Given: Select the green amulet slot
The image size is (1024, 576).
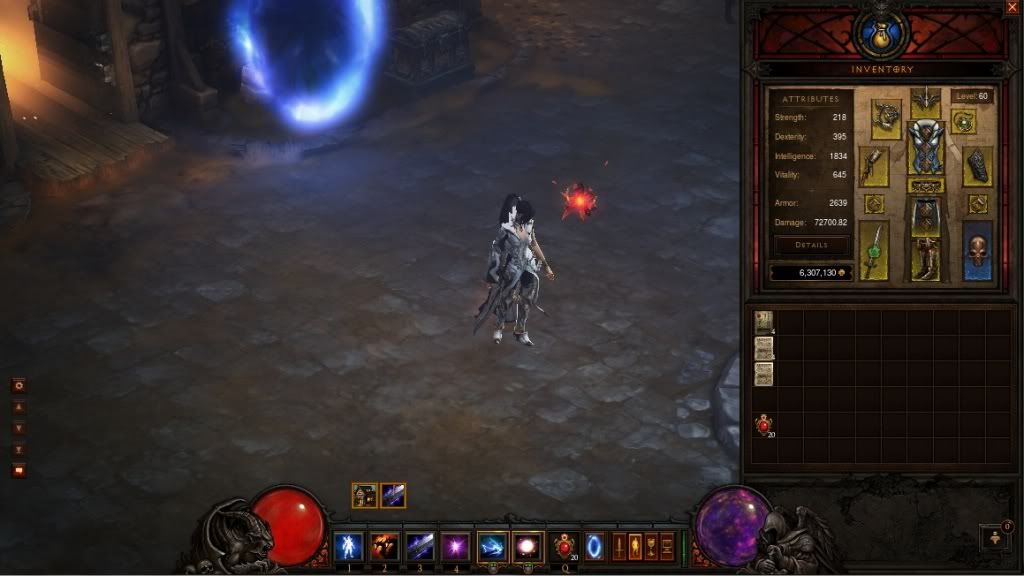Looking at the screenshot, I should click(x=964, y=122).
